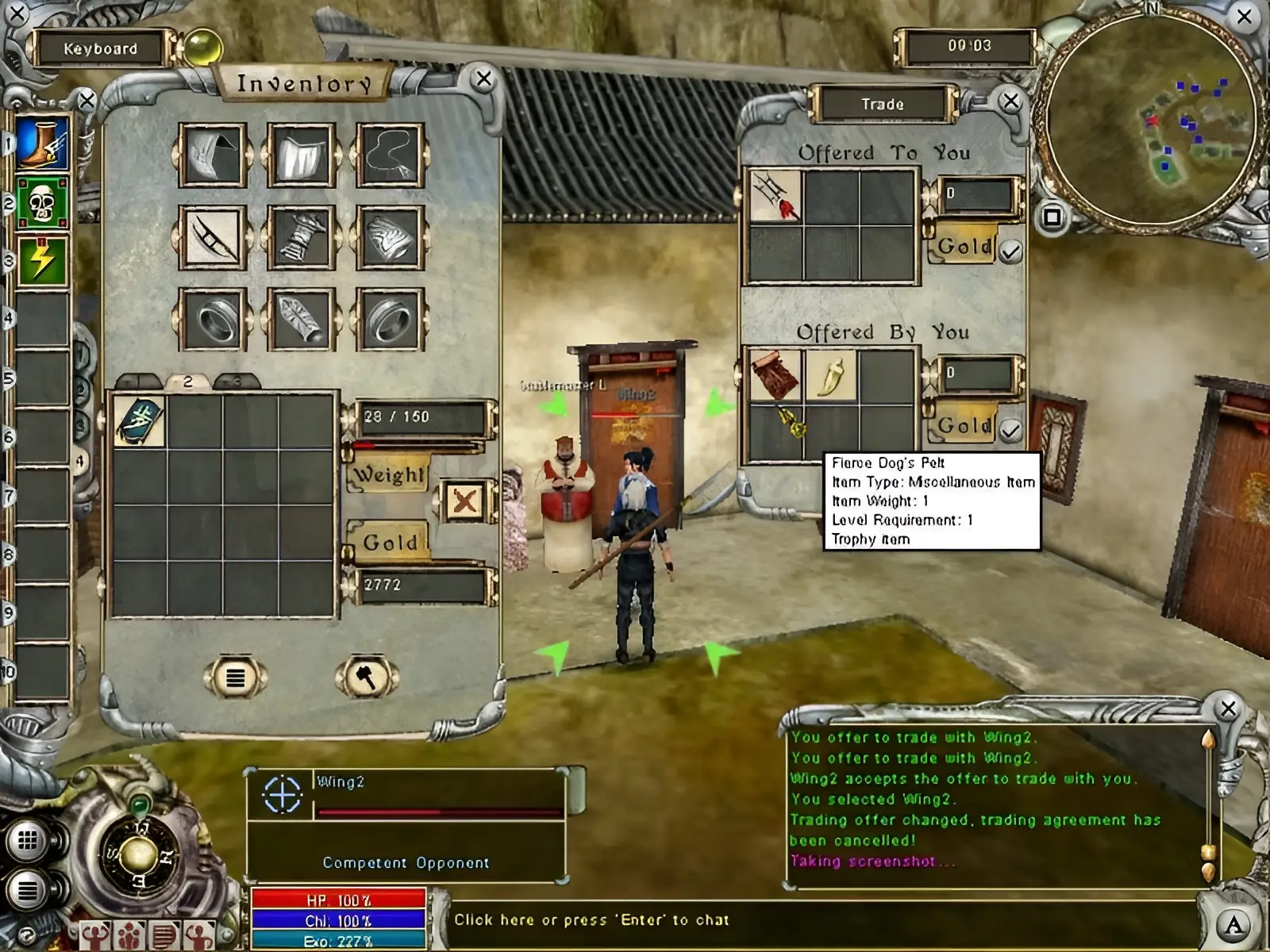The height and width of the screenshot is (952, 1270).
Task: Activate the winged boot skill
Action: [x=42, y=144]
